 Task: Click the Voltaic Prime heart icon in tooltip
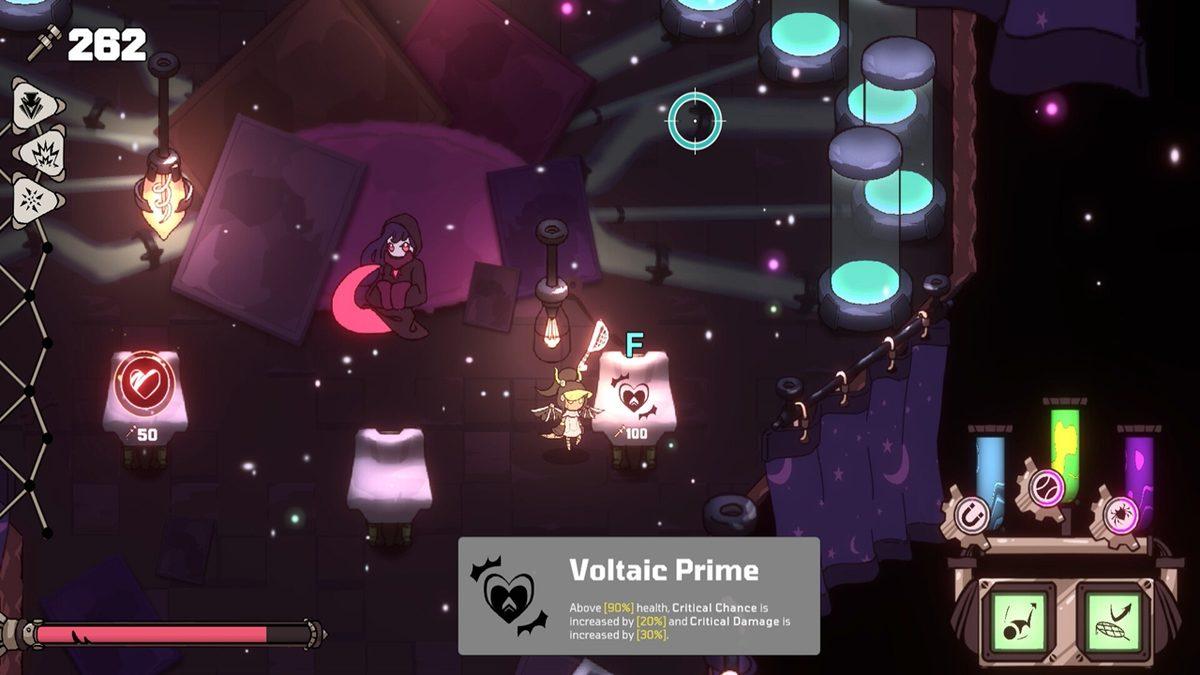tap(510, 595)
